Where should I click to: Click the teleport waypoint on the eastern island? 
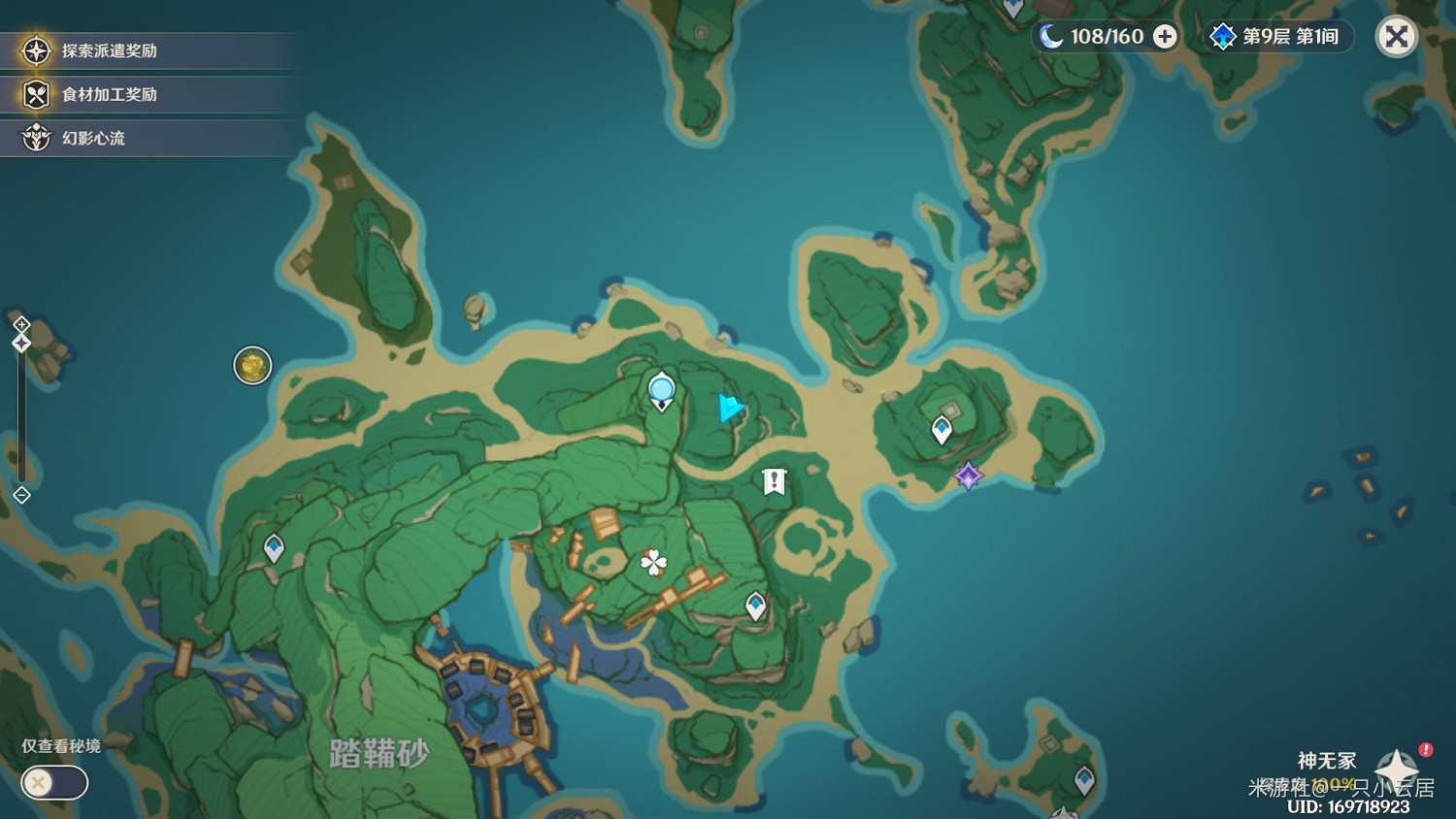(941, 427)
